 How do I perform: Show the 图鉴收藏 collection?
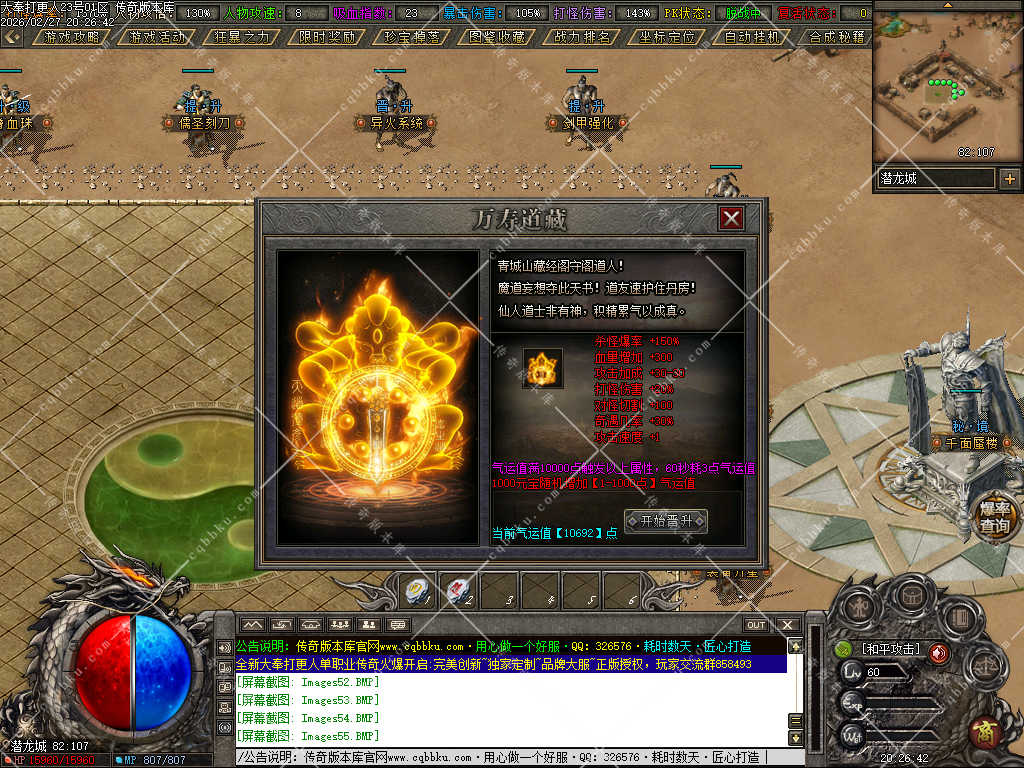497,37
